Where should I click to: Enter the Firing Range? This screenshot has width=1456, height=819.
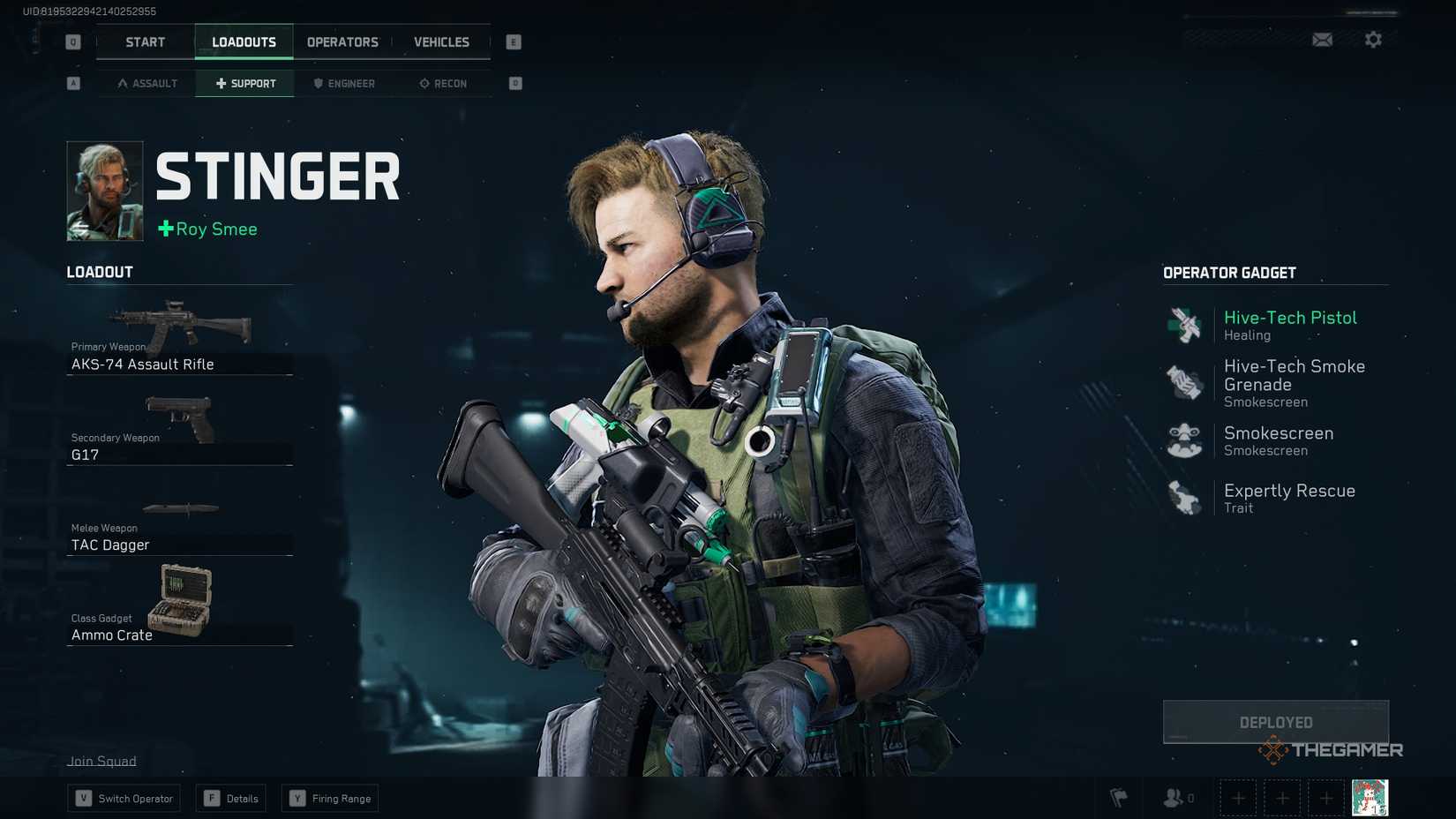330,799
